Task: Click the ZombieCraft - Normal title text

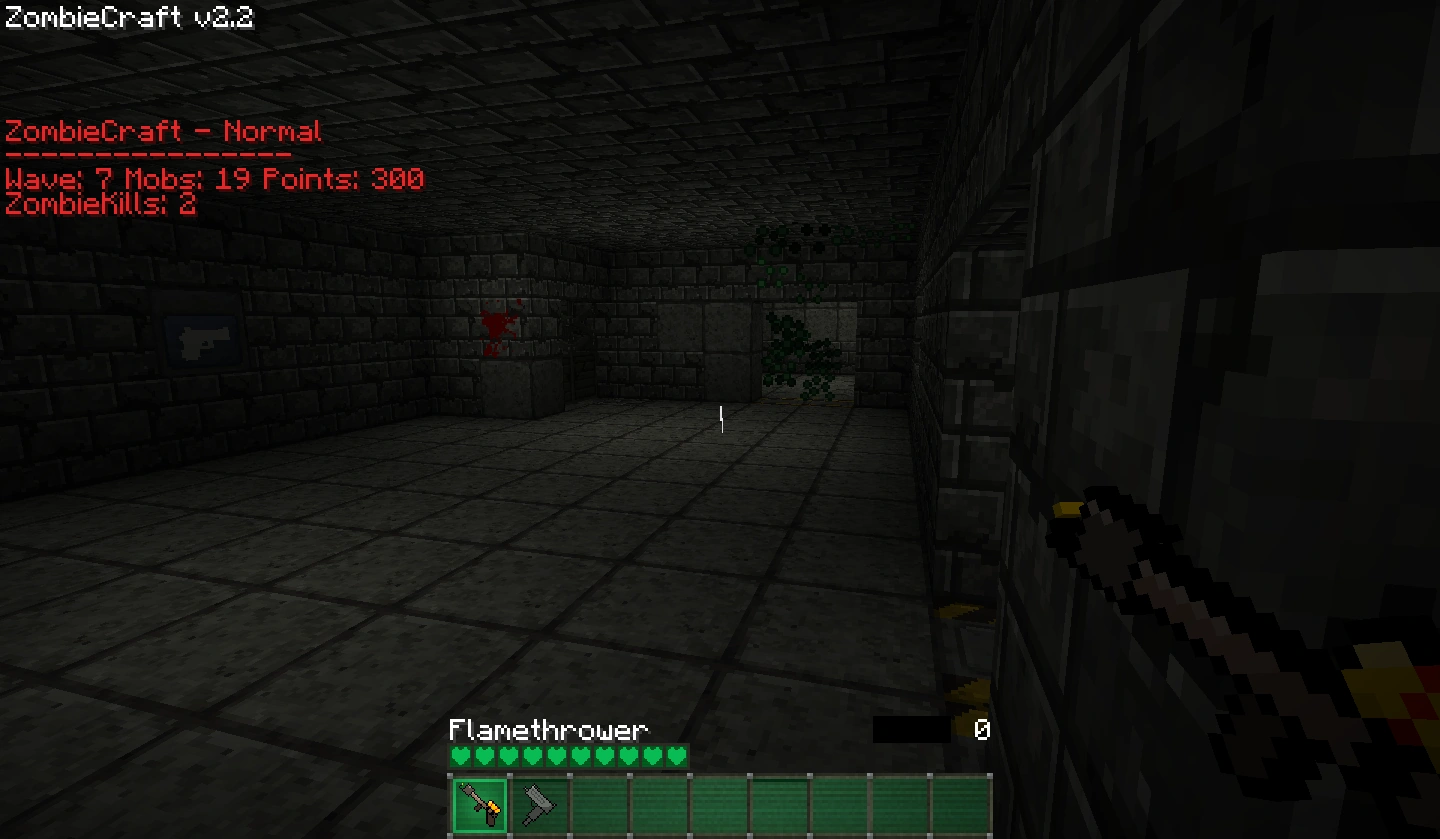Action: tap(162, 131)
